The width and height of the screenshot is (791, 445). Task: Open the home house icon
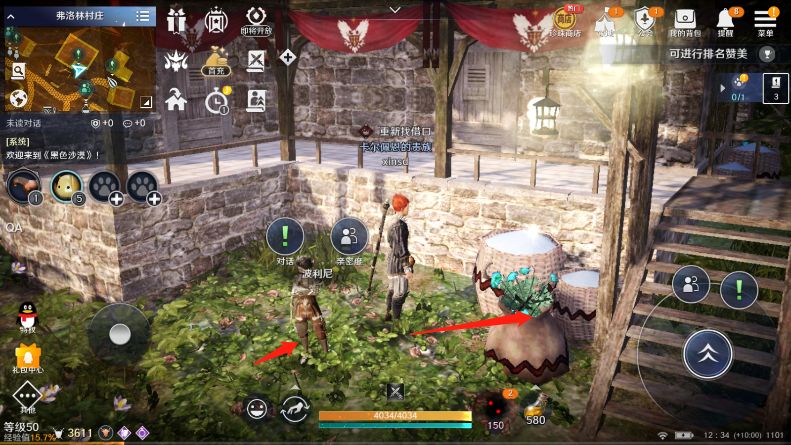pos(177,99)
